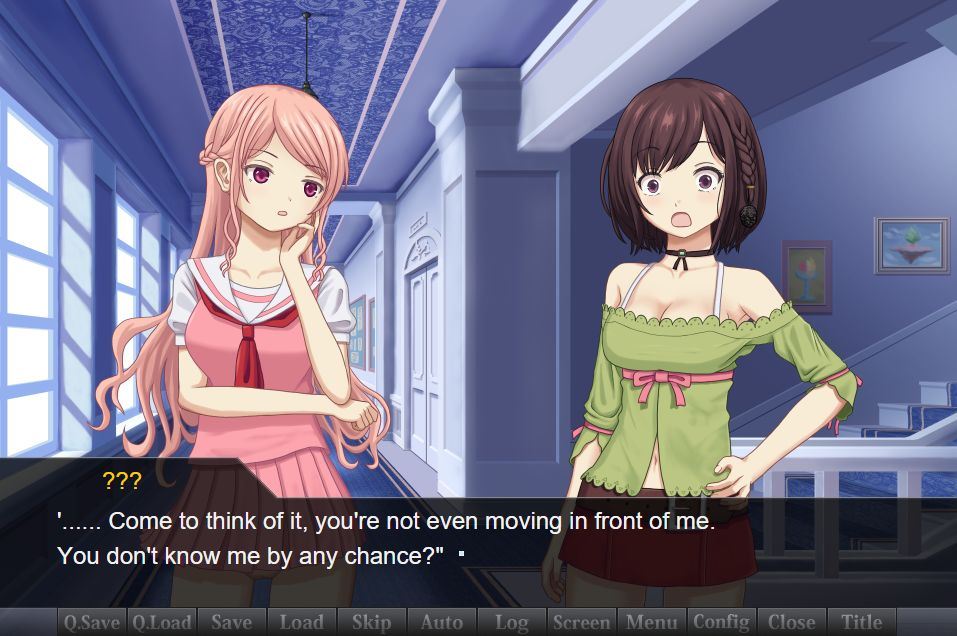Show the dialogue Log history
This screenshot has height=636, width=957.
(x=512, y=622)
